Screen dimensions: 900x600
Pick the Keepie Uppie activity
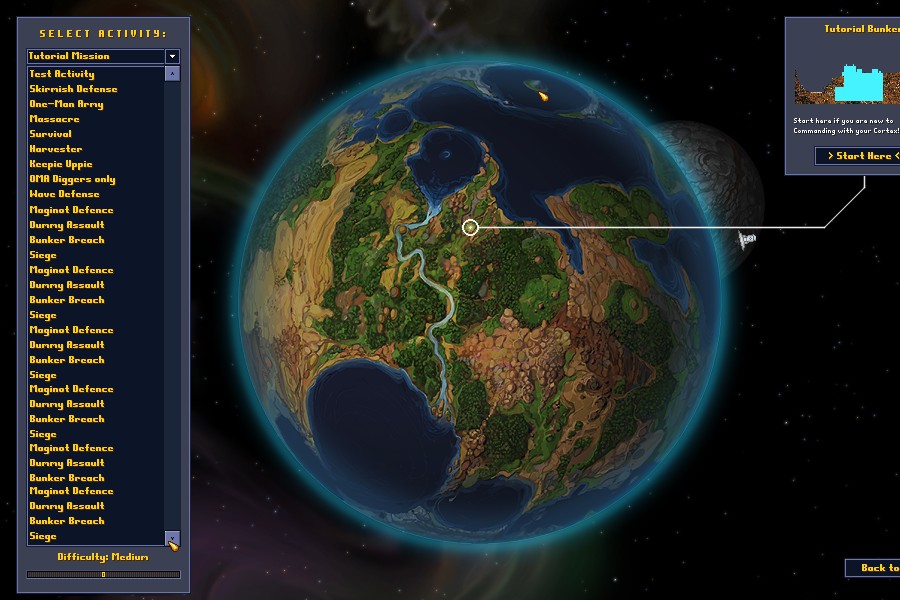(x=61, y=164)
